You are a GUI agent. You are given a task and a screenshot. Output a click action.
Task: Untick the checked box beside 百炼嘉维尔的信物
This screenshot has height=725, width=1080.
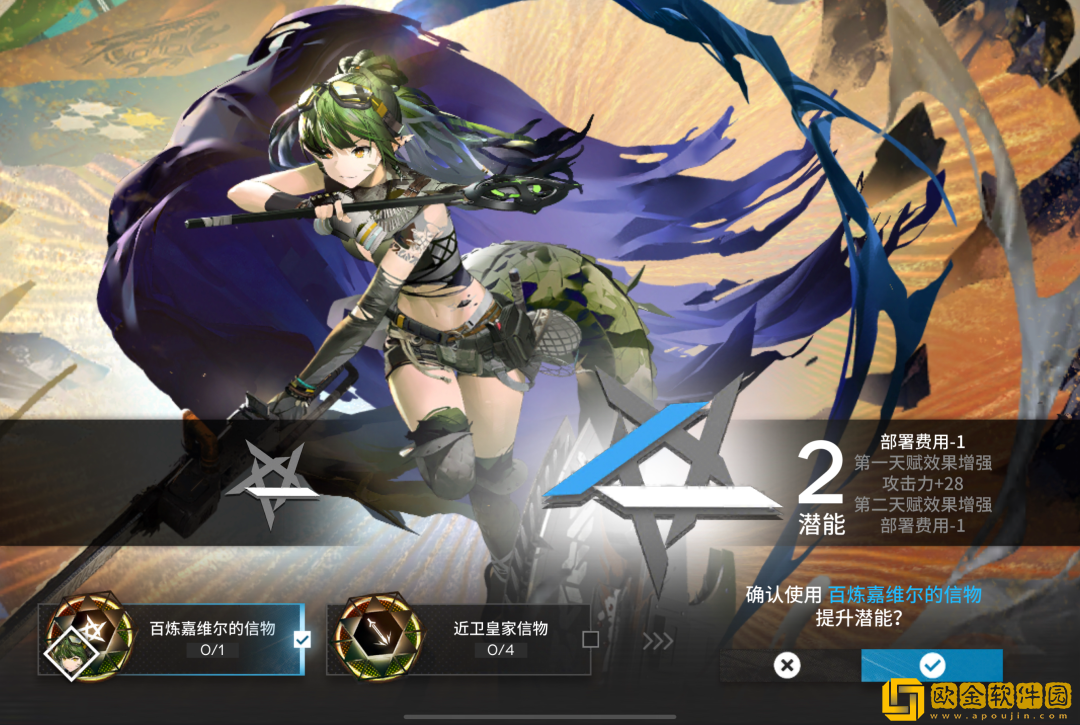point(302,639)
